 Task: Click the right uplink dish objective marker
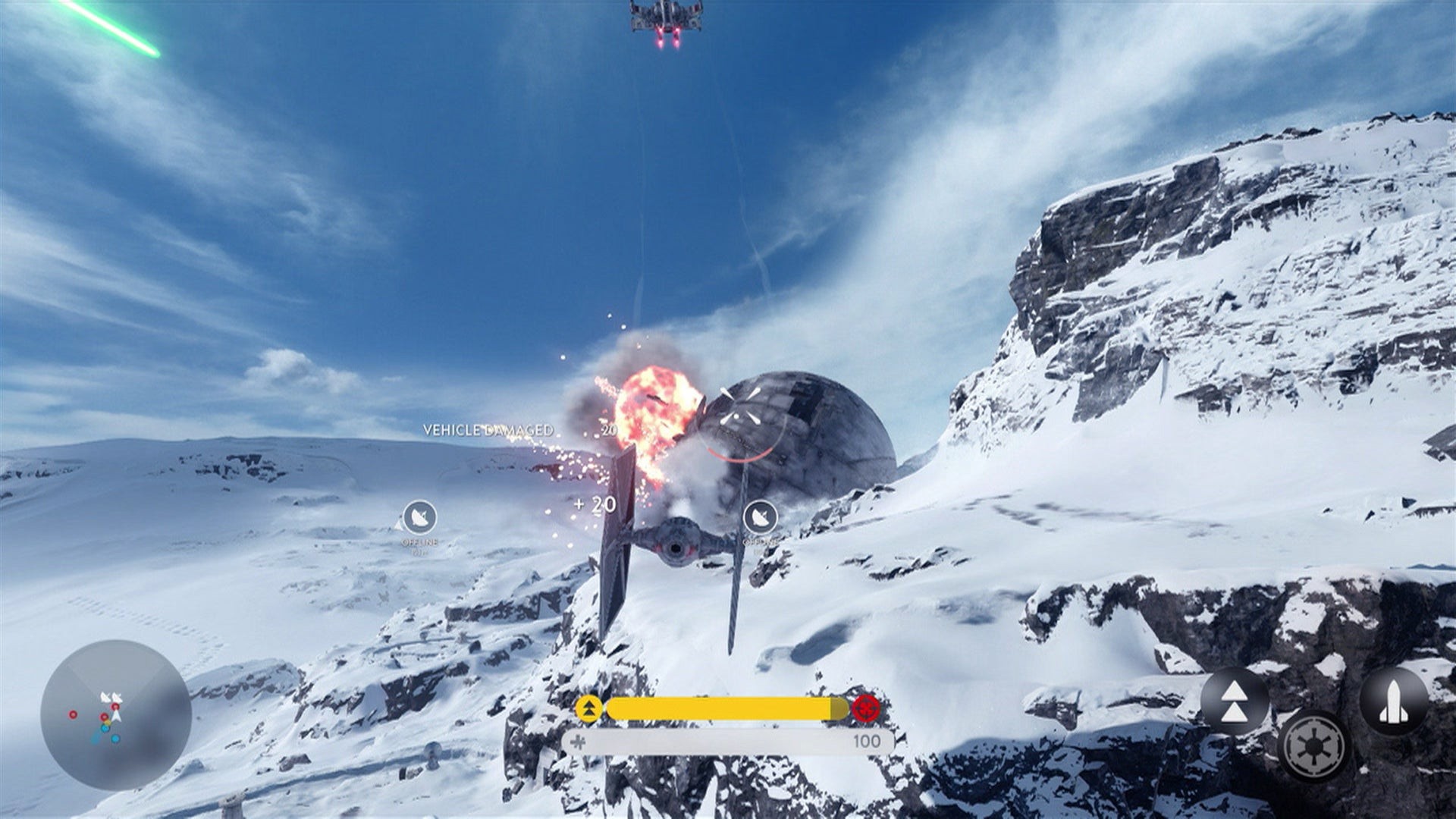pyautogui.click(x=761, y=517)
